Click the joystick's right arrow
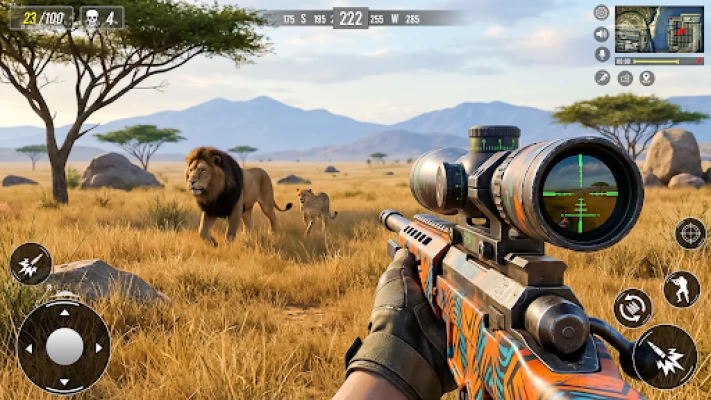This screenshot has height=400, width=711. point(101,348)
